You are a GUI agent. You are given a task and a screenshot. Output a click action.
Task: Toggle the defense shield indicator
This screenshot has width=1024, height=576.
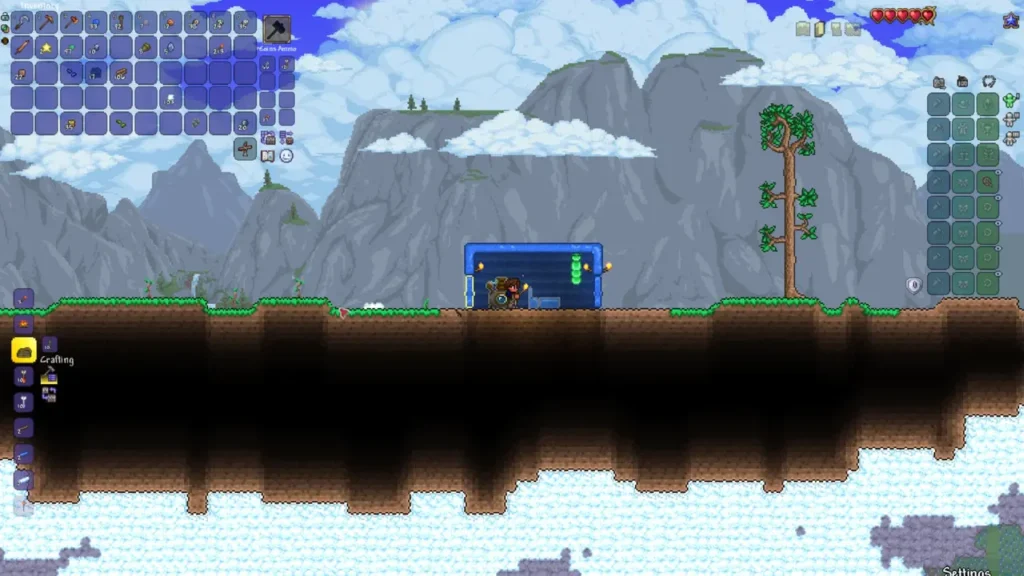pos(913,285)
